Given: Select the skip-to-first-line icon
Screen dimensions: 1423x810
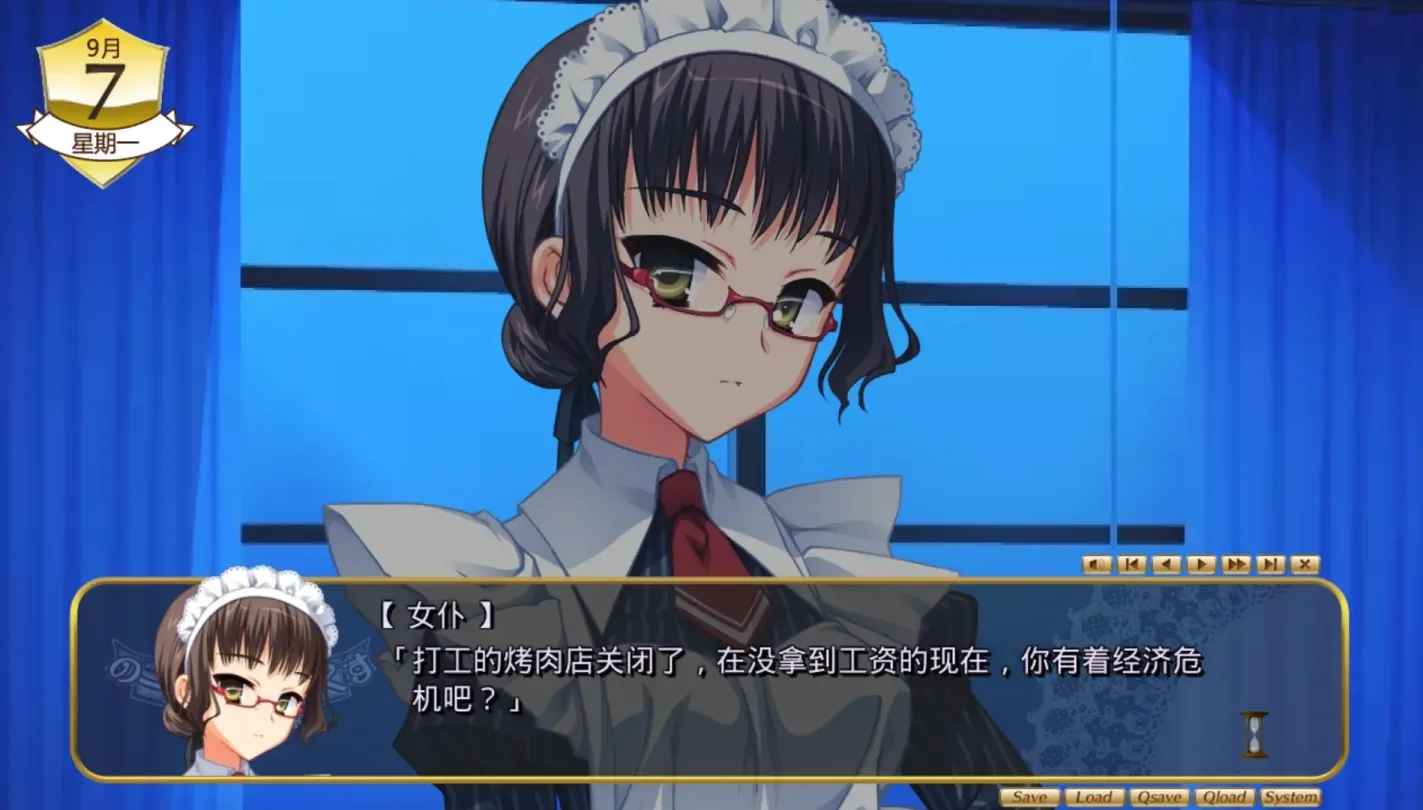Looking at the screenshot, I should 1130,564.
